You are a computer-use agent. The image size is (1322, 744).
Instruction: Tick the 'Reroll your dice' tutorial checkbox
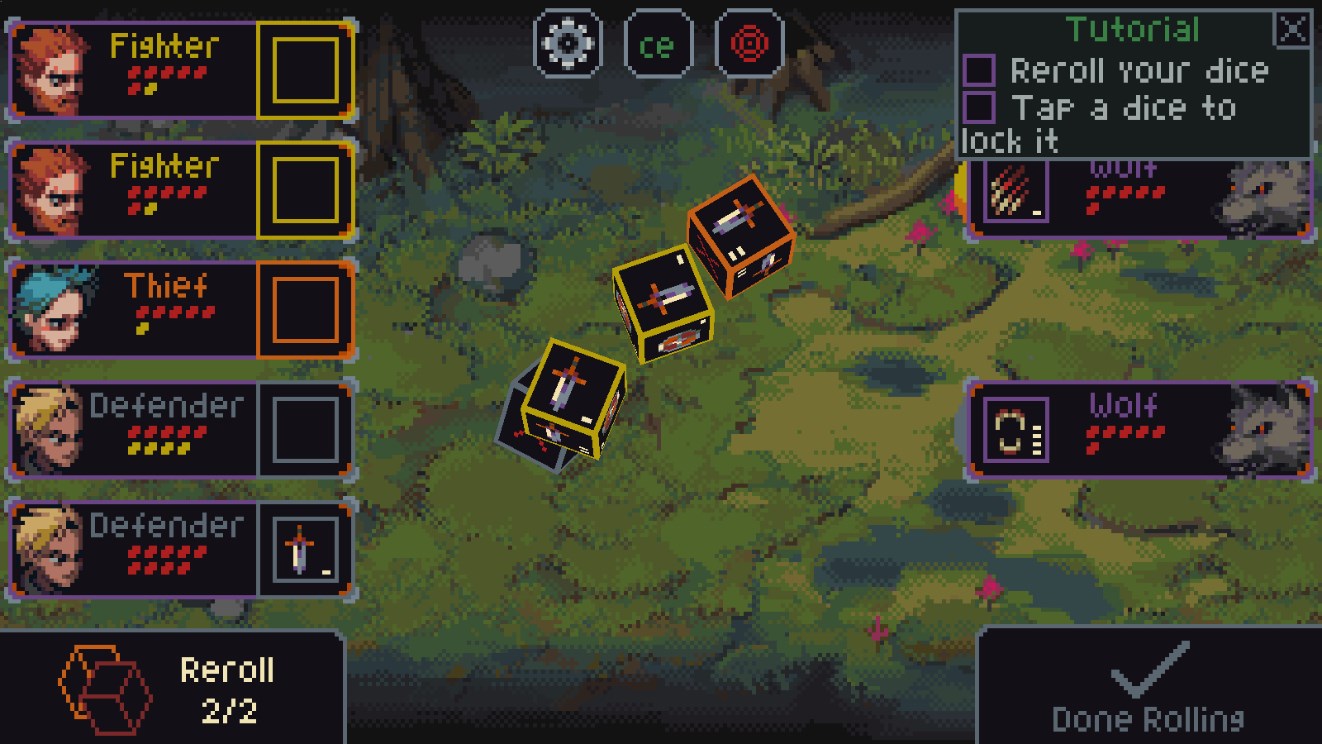coord(978,71)
